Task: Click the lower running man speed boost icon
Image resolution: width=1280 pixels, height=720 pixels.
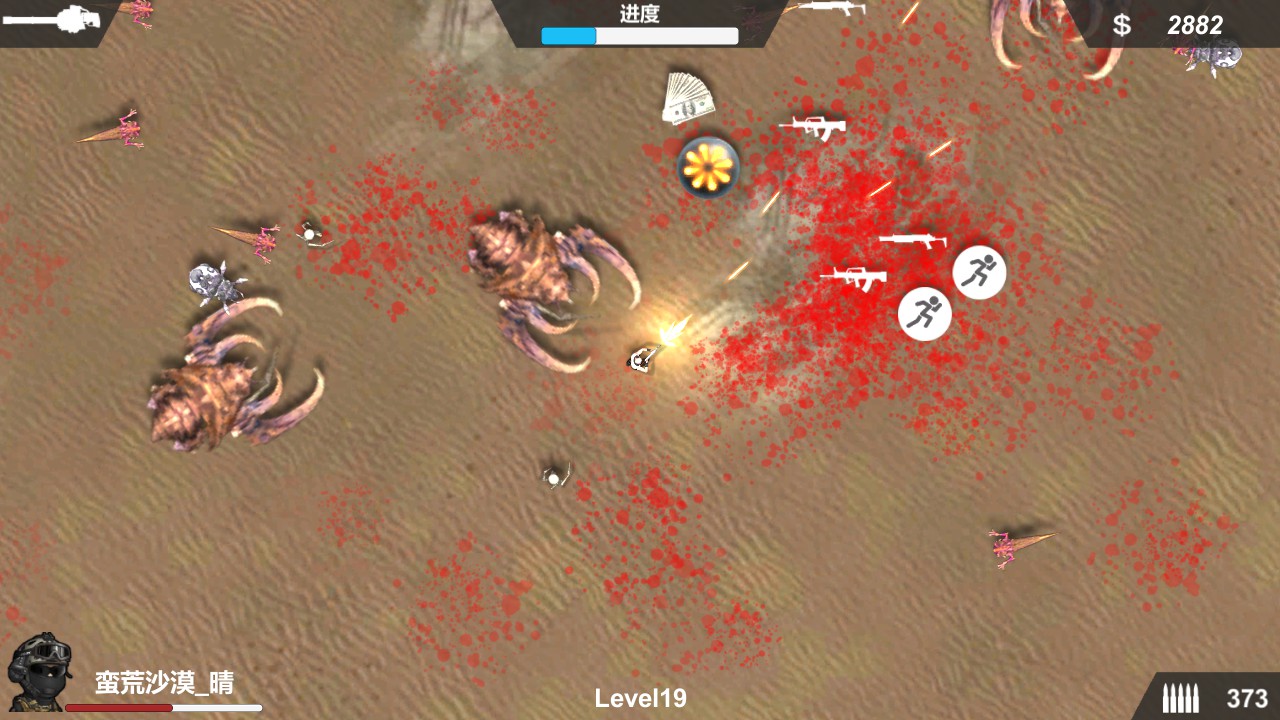Action: pos(924,312)
